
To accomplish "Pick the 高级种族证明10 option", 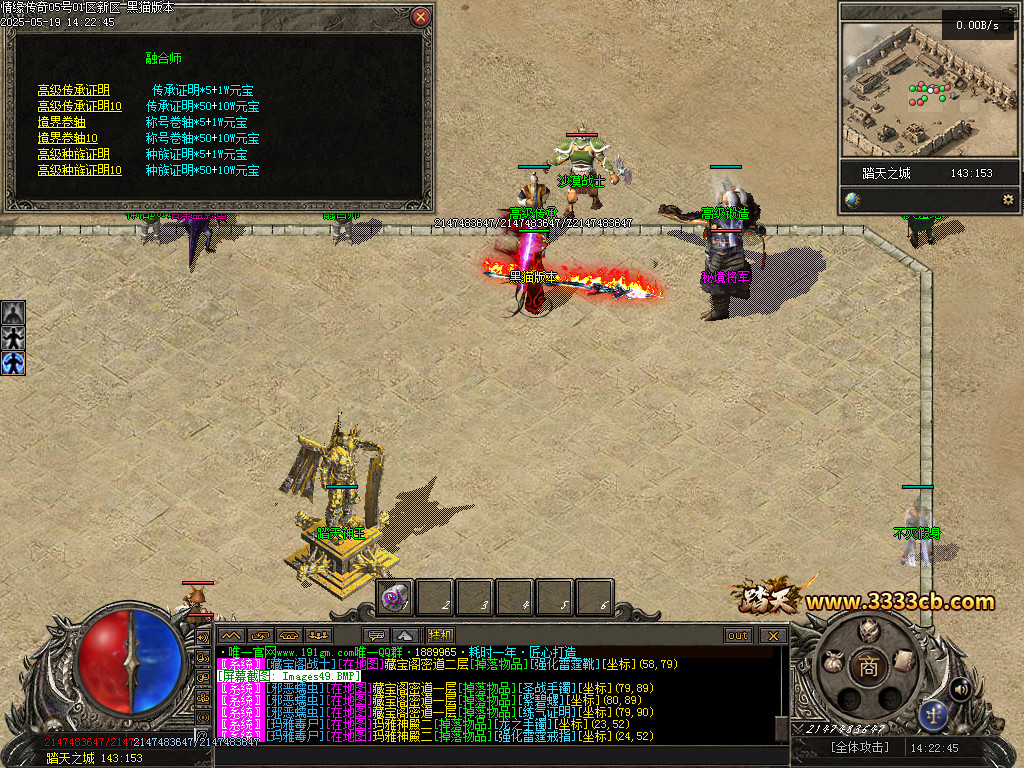I will click(x=79, y=170).
